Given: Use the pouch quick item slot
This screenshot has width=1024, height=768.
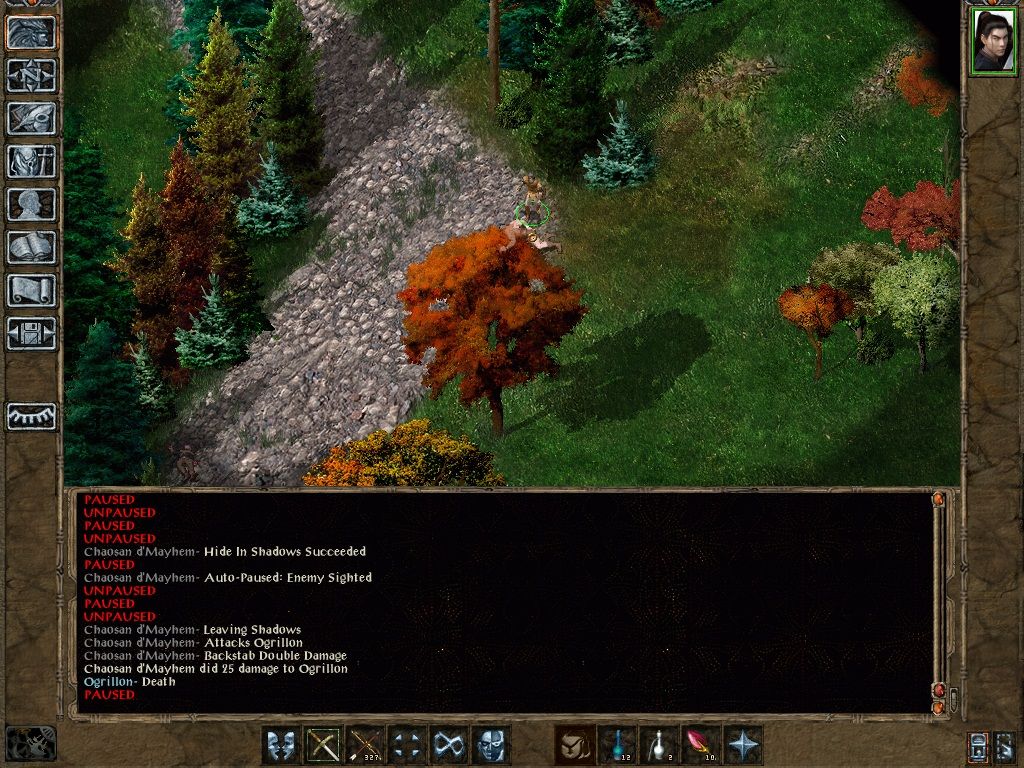Looking at the screenshot, I should 575,745.
